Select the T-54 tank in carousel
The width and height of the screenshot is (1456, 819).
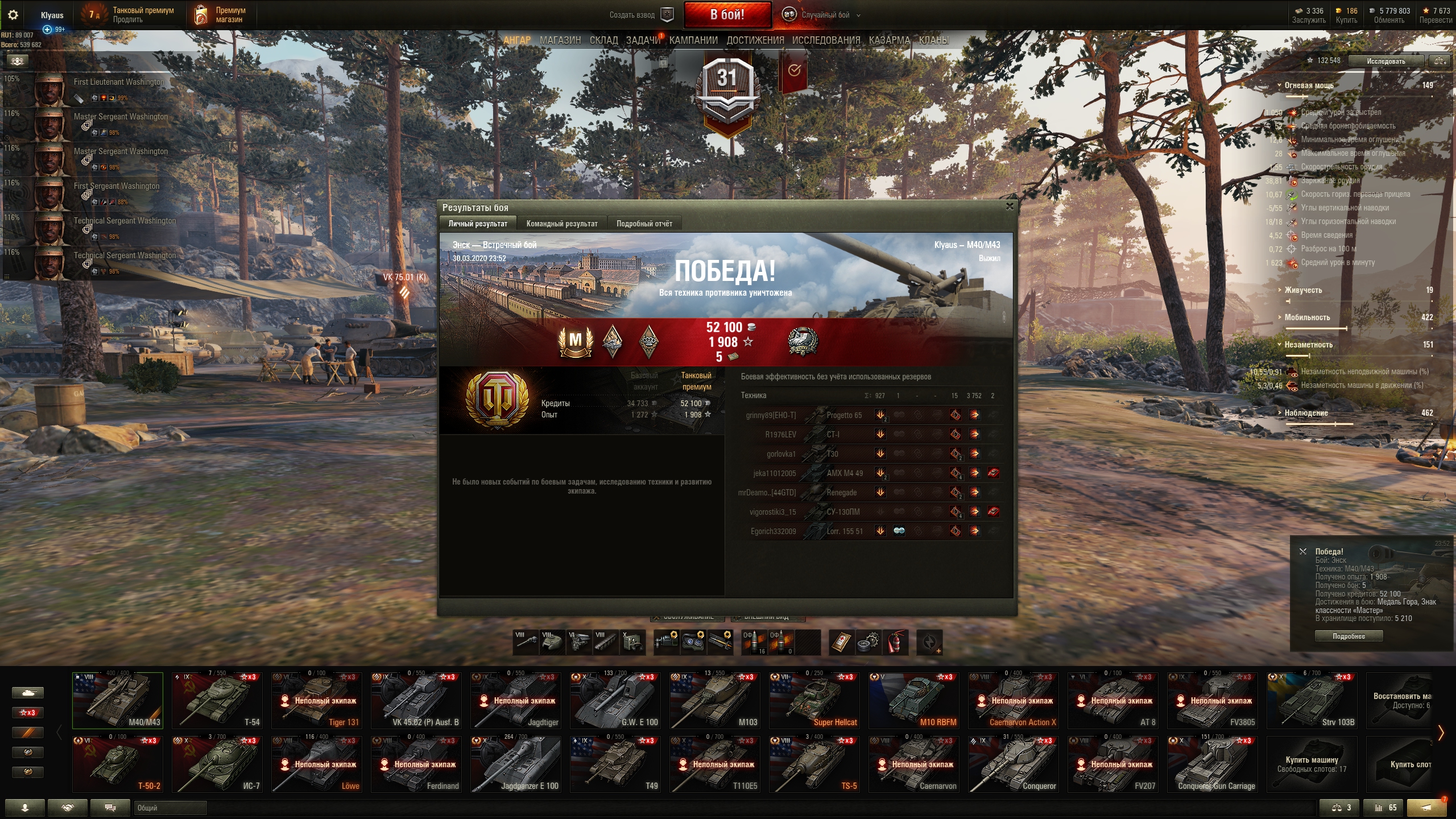[217, 700]
